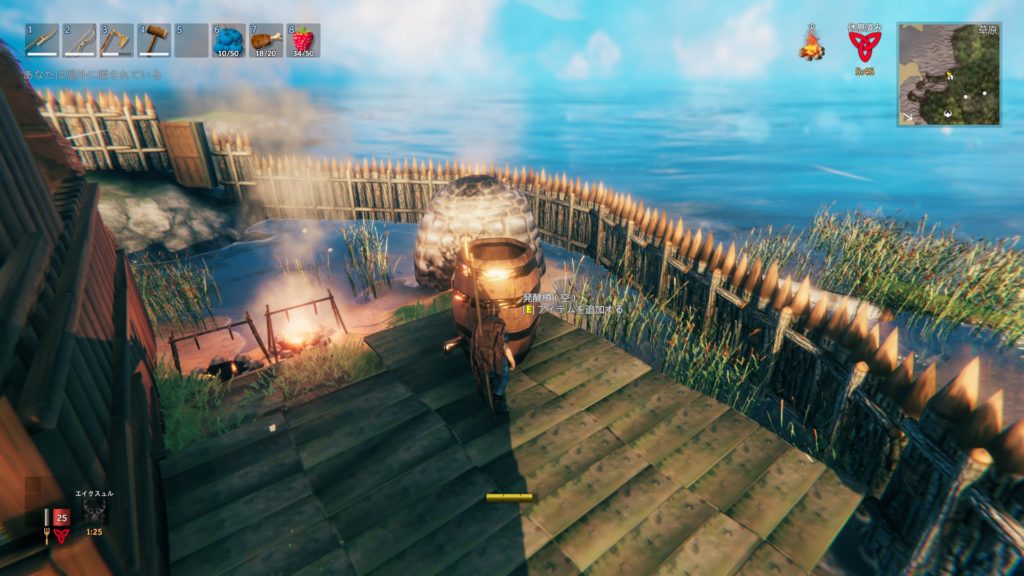Screen dimensions: 1024x576
Task: Use the cooked meat in slot 7
Action: pos(266,40)
